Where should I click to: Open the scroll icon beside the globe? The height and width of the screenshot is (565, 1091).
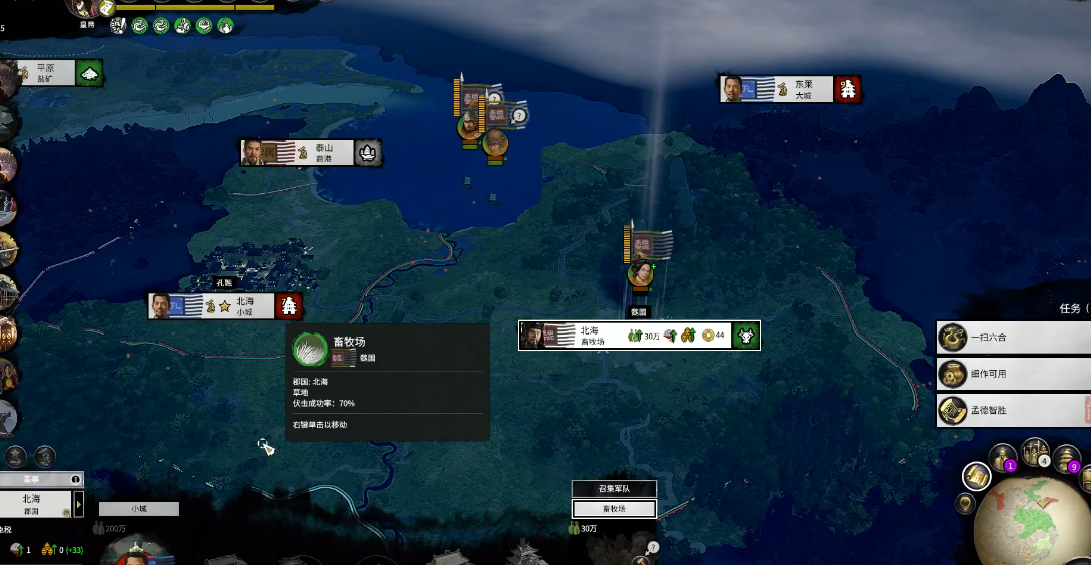click(977, 477)
